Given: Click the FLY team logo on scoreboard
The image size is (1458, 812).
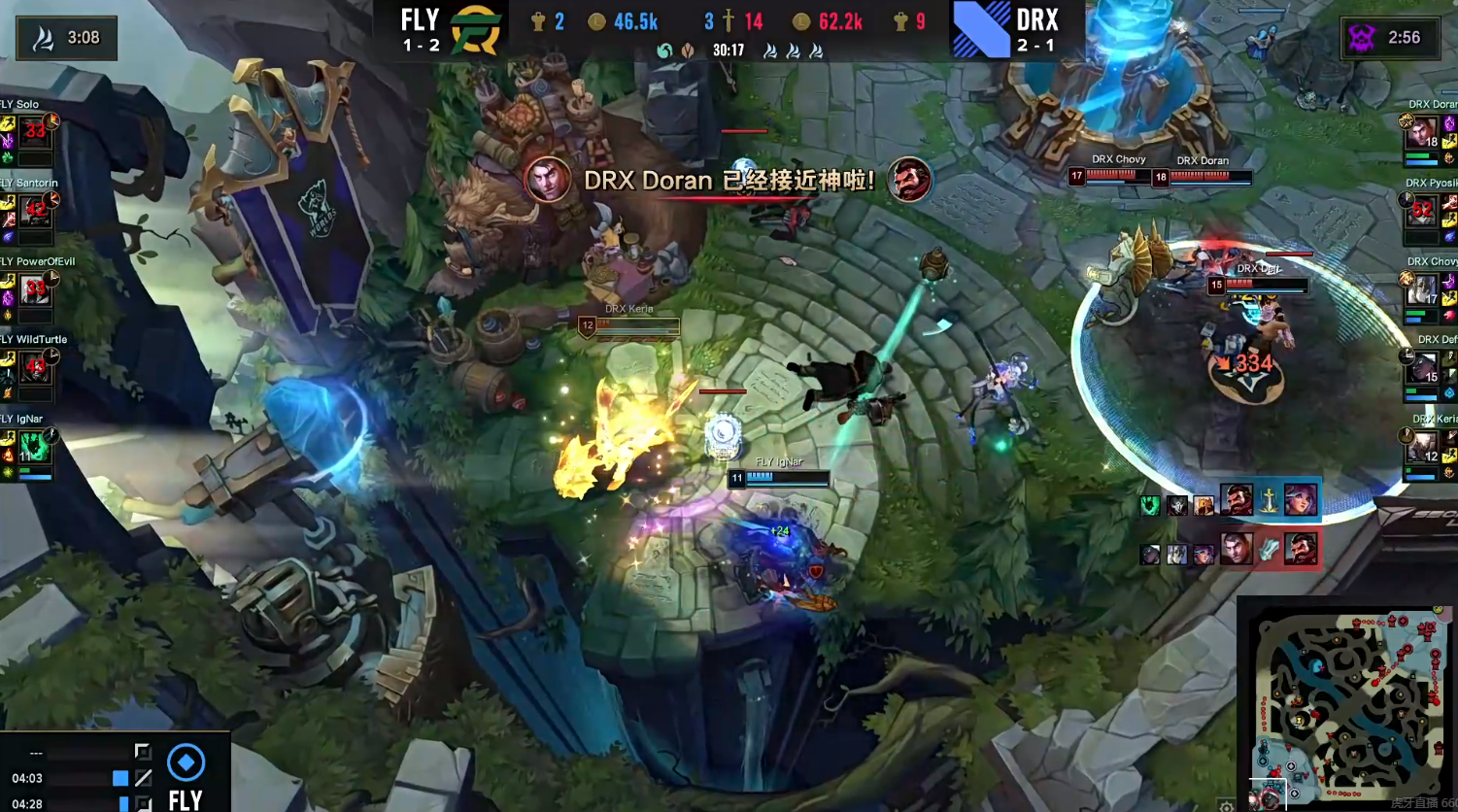Looking at the screenshot, I should pyautogui.click(x=476, y=30).
